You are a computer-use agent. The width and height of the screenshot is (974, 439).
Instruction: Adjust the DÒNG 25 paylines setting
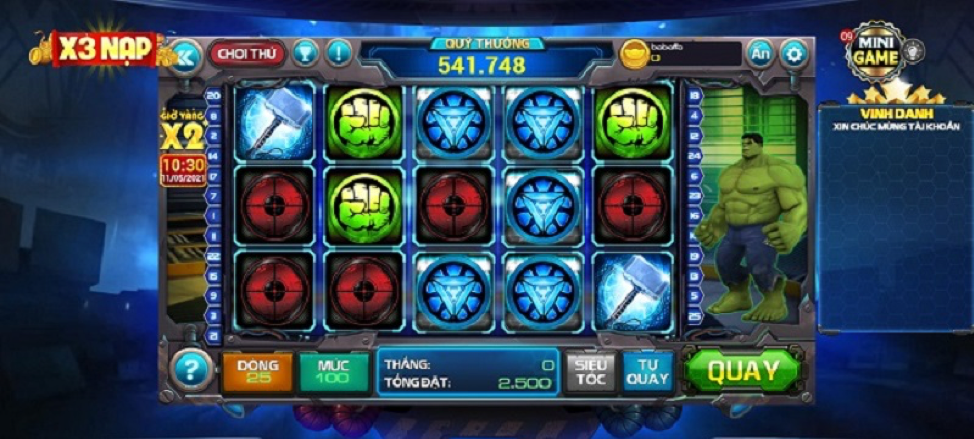(258, 371)
